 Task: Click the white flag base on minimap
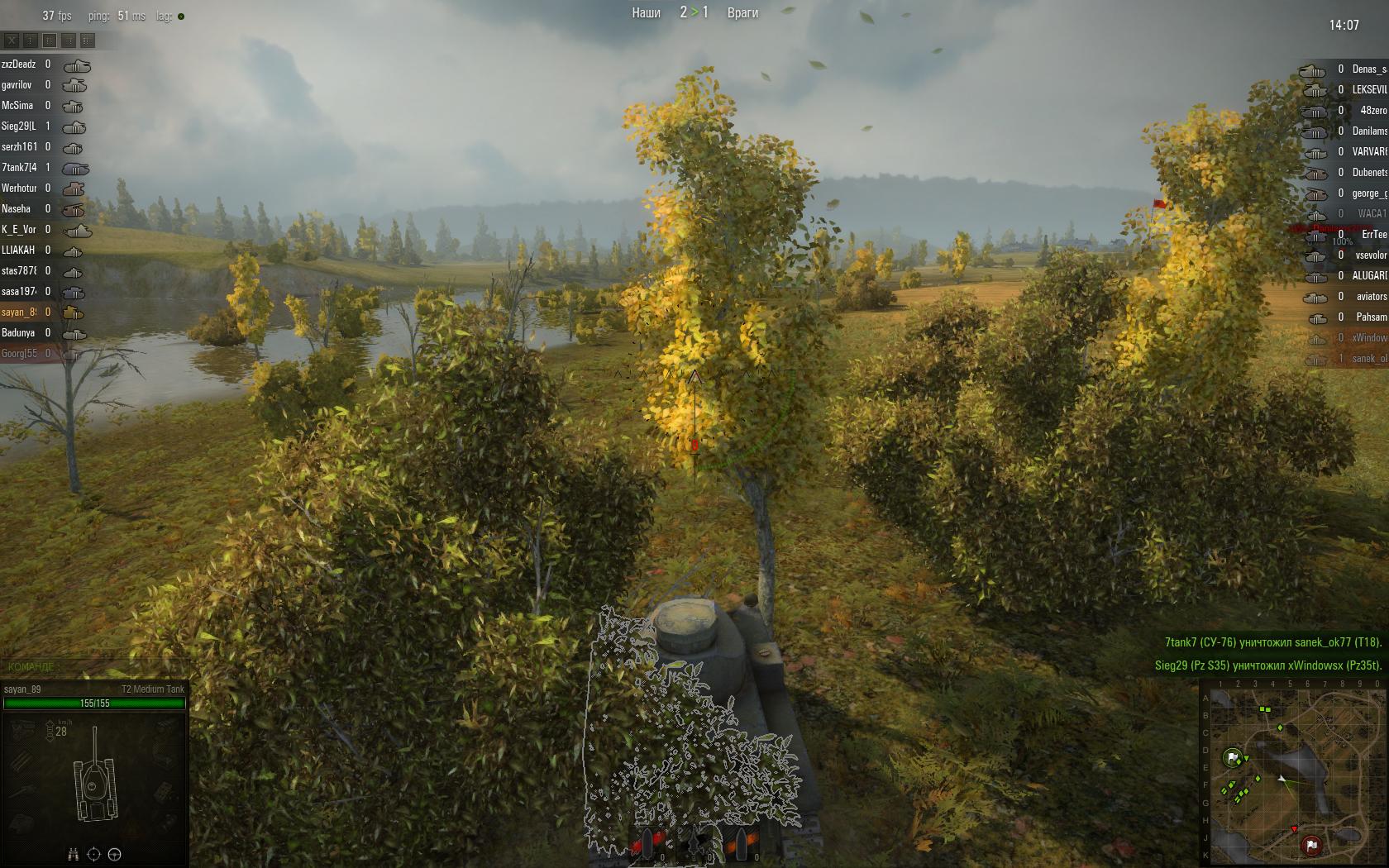tap(1234, 757)
